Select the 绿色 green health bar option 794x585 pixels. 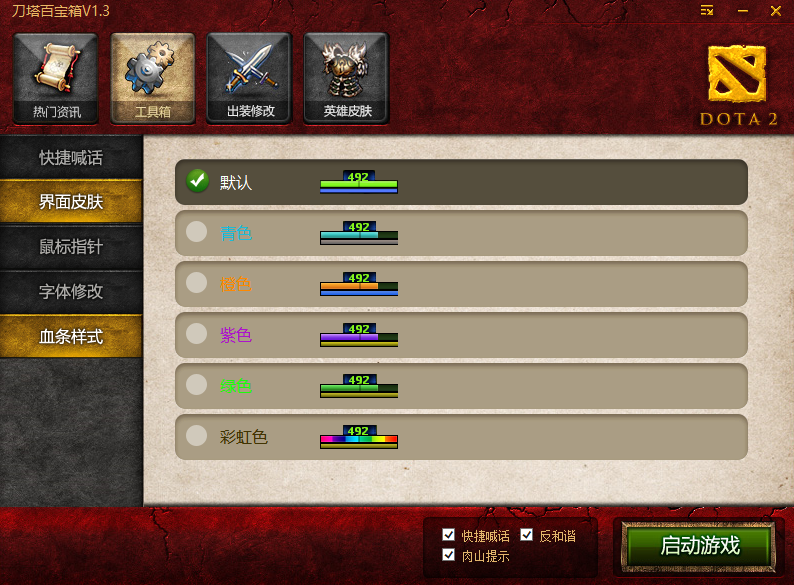point(197,385)
